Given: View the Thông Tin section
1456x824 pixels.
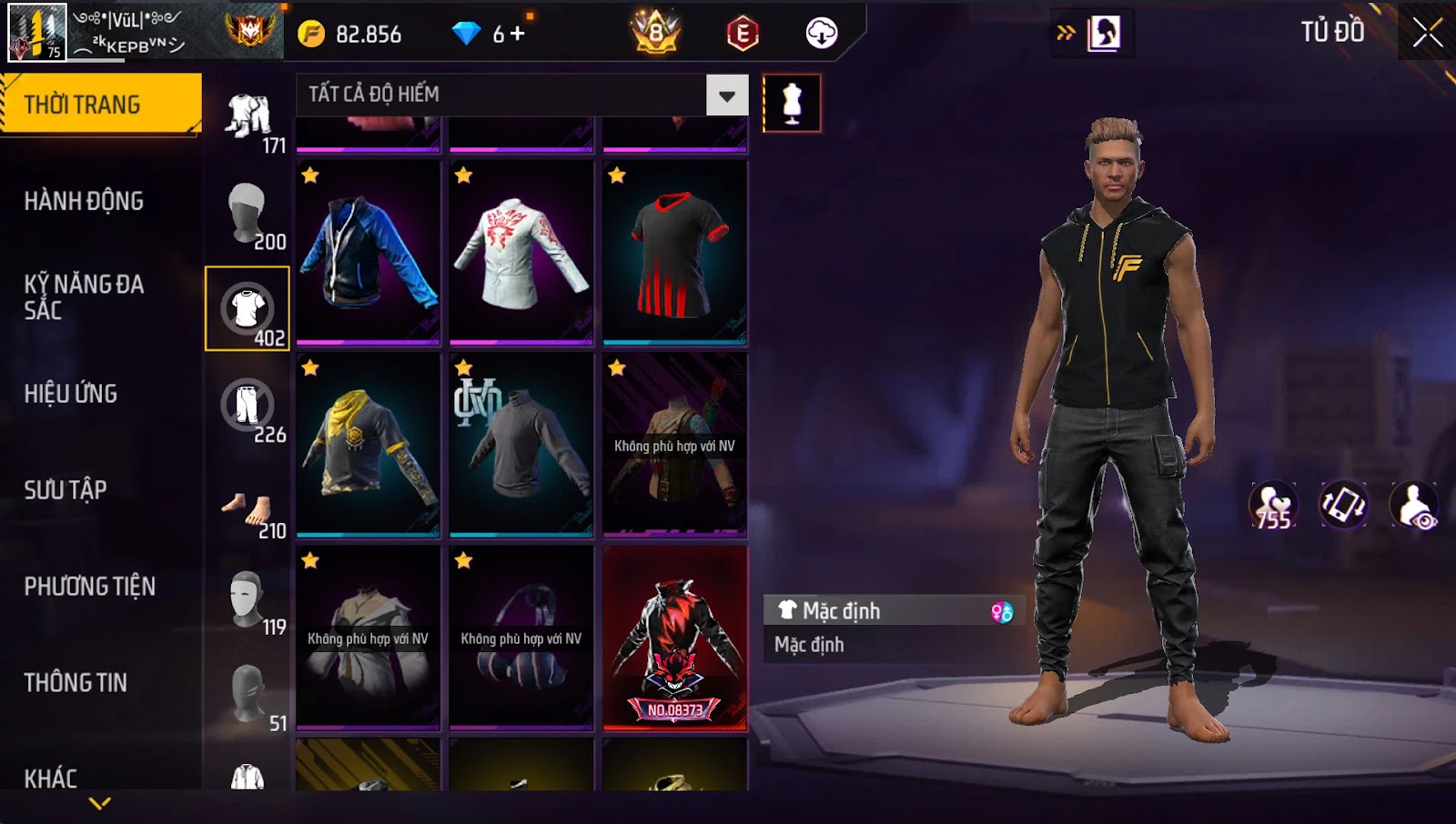Looking at the screenshot, I should 76,683.
